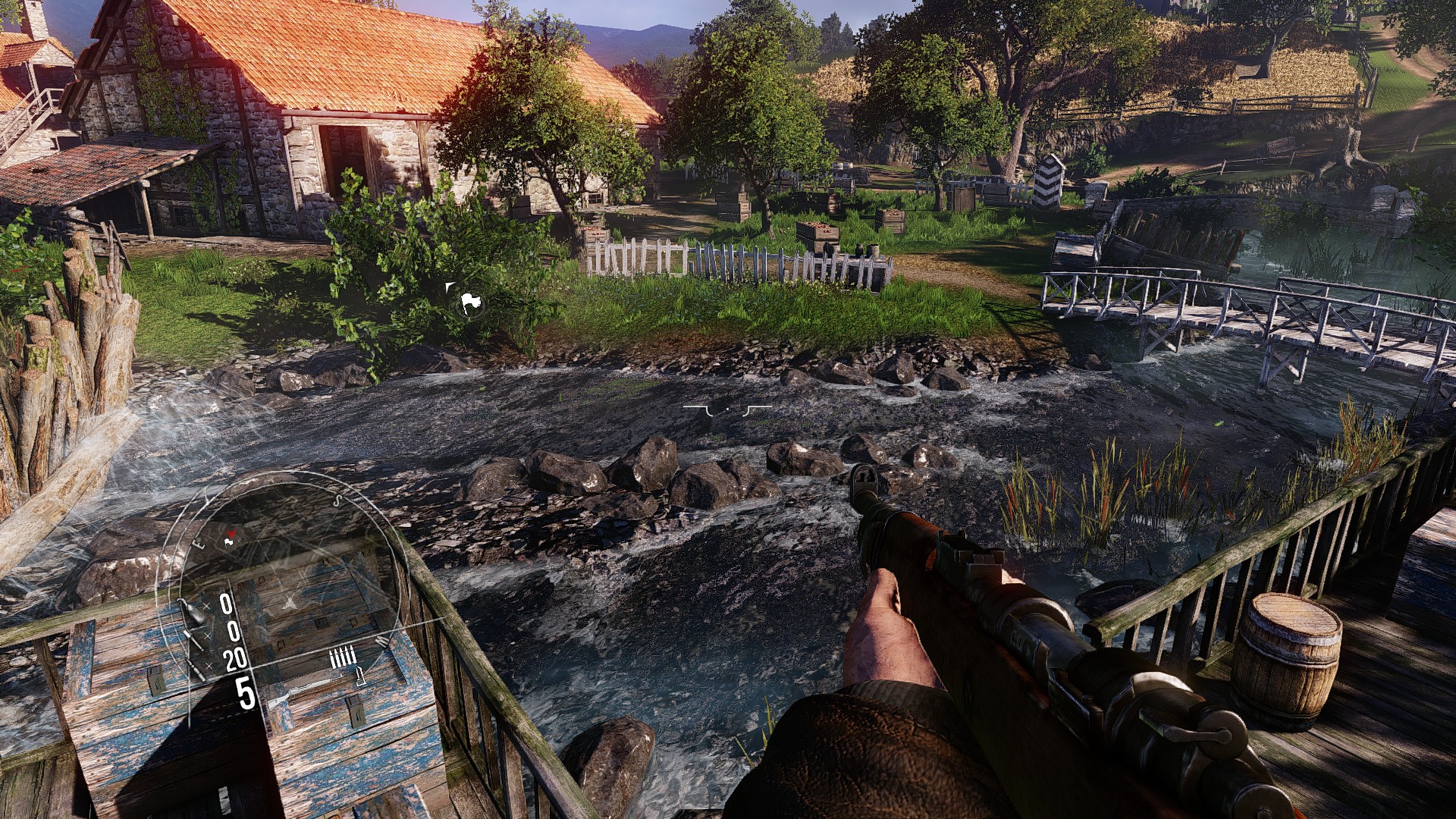Click the grenade count X marker
1456x819 pixels.
(x=206, y=607)
